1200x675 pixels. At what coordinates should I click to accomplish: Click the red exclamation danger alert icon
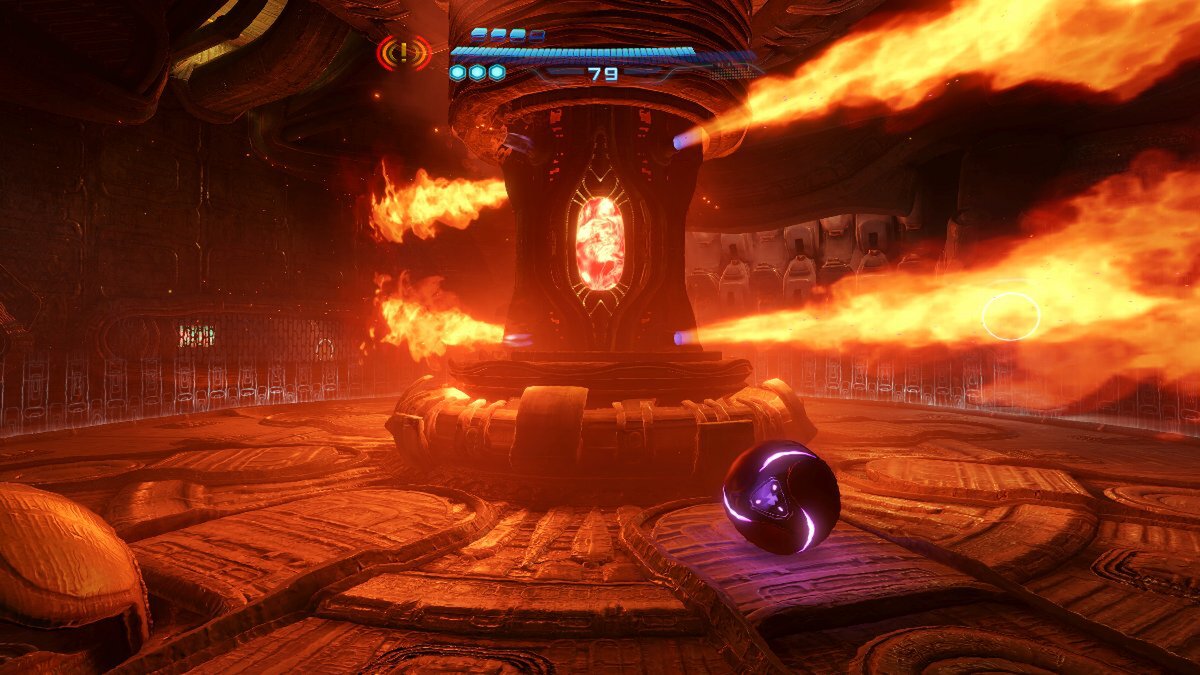[403, 53]
